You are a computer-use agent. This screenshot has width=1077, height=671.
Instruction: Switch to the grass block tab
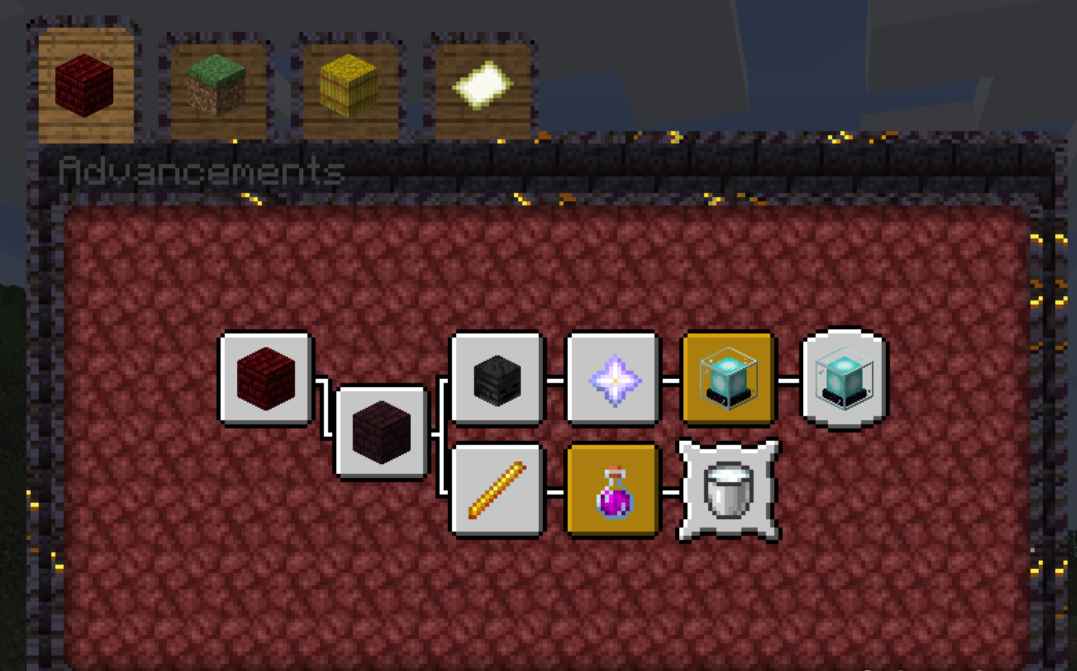tap(217, 86)
